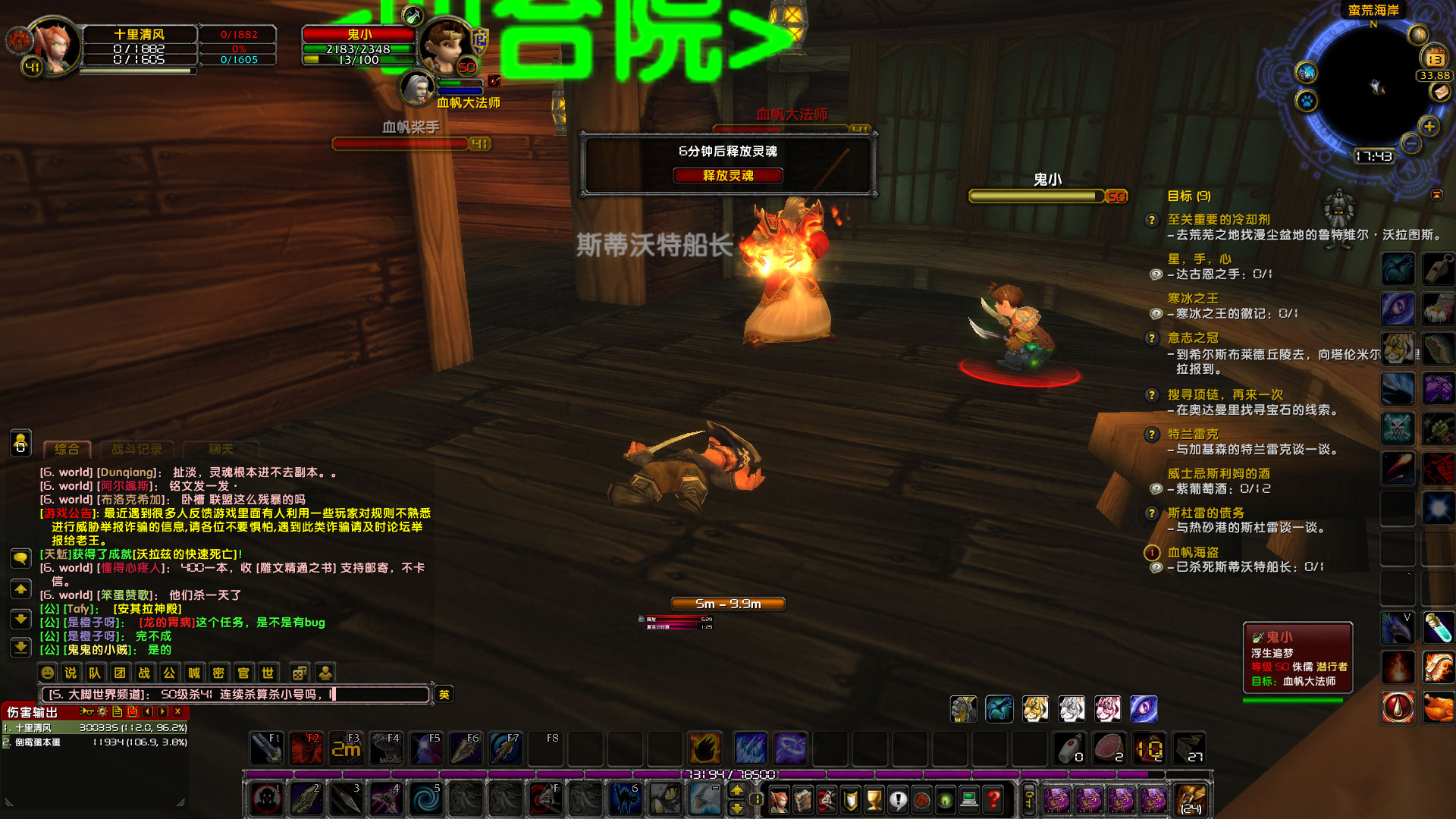Click the gear icon on the 伤害输出 damage meter
This screenshot has height=819, width=1456.
[x=102, y=711]
